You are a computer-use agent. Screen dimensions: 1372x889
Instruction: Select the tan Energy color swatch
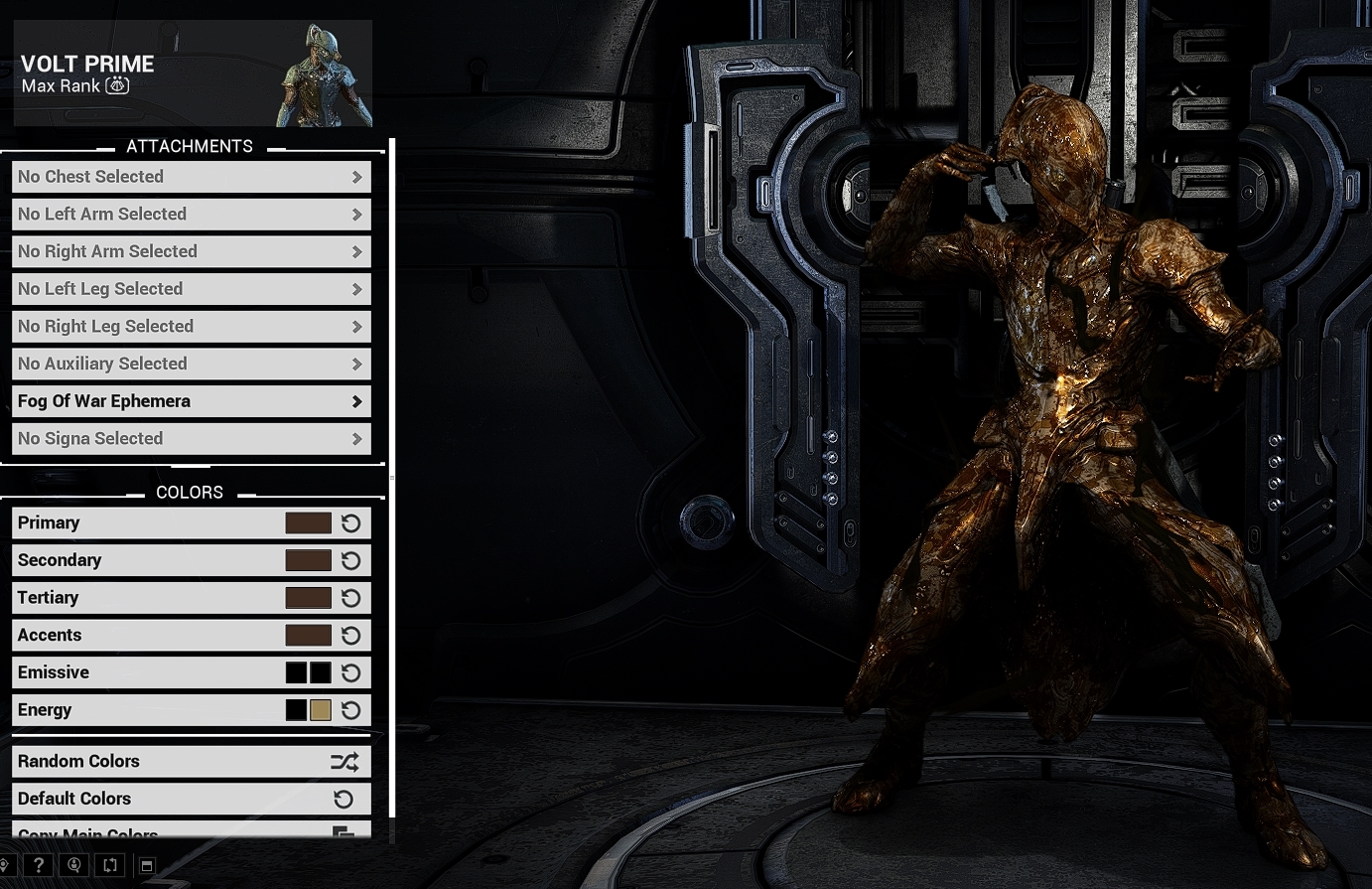pyautogui.click(x=320, y=710)
